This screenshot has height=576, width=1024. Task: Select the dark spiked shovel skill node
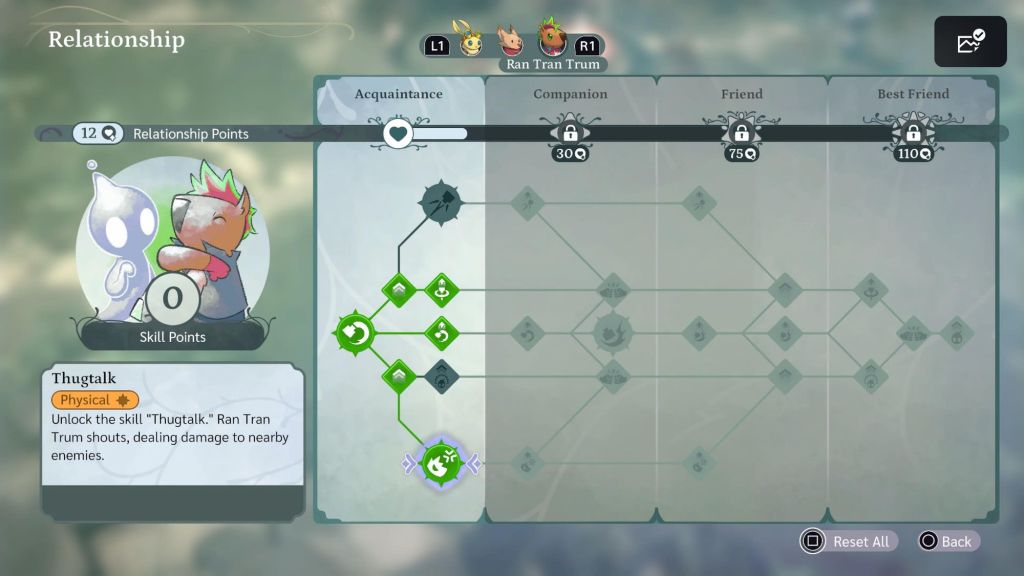coord(441,203)
